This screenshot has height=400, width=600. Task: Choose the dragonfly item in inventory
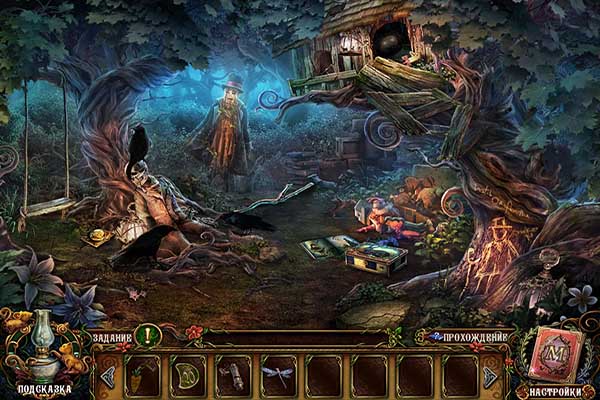(x=278, y=375)
